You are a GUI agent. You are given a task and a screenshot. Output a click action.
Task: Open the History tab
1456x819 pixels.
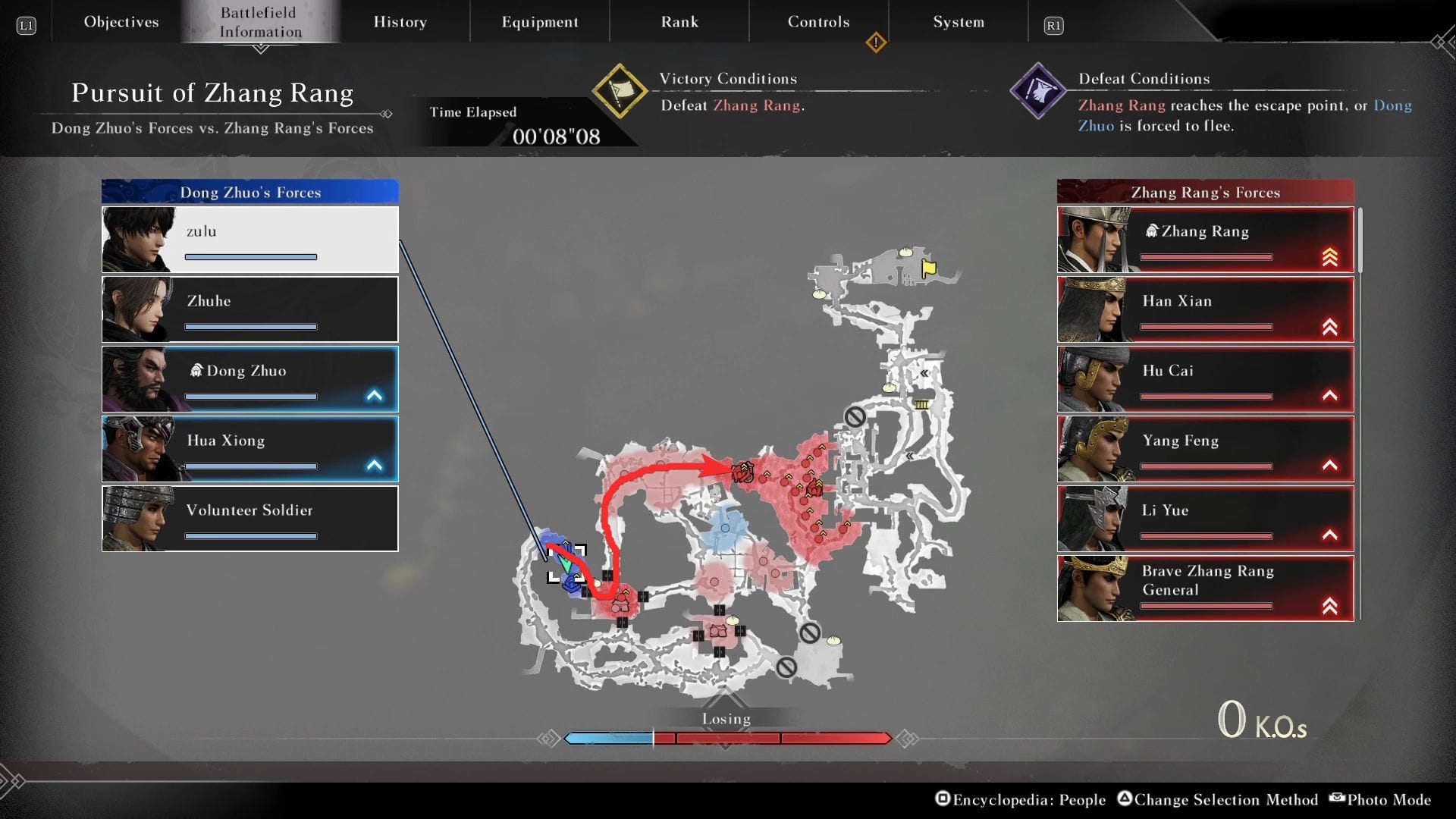(400, 22)
